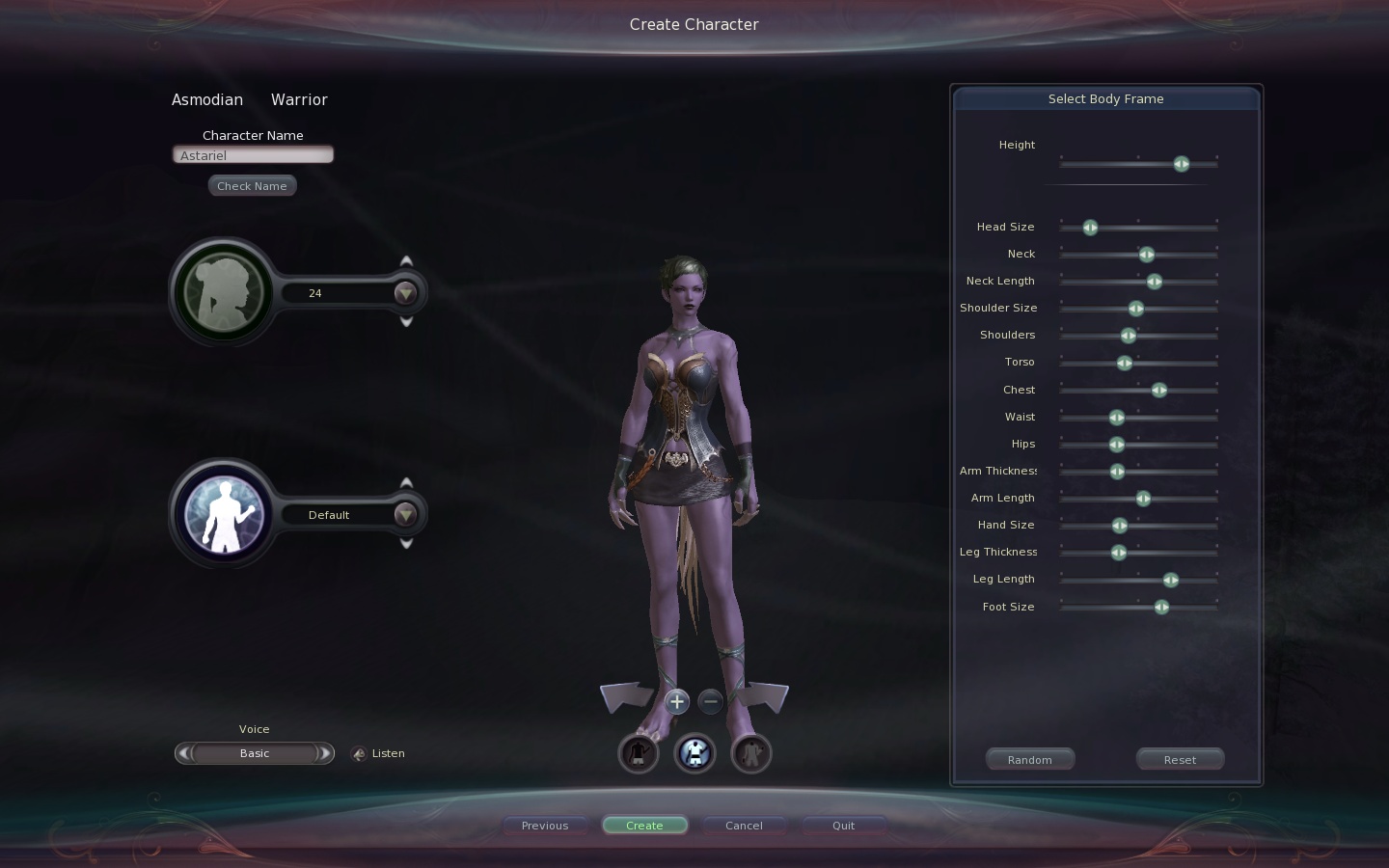Open the body frame preset icon
Image resolution: width=1389 pixels, height=868 pixels.
(x=223, y=514)
